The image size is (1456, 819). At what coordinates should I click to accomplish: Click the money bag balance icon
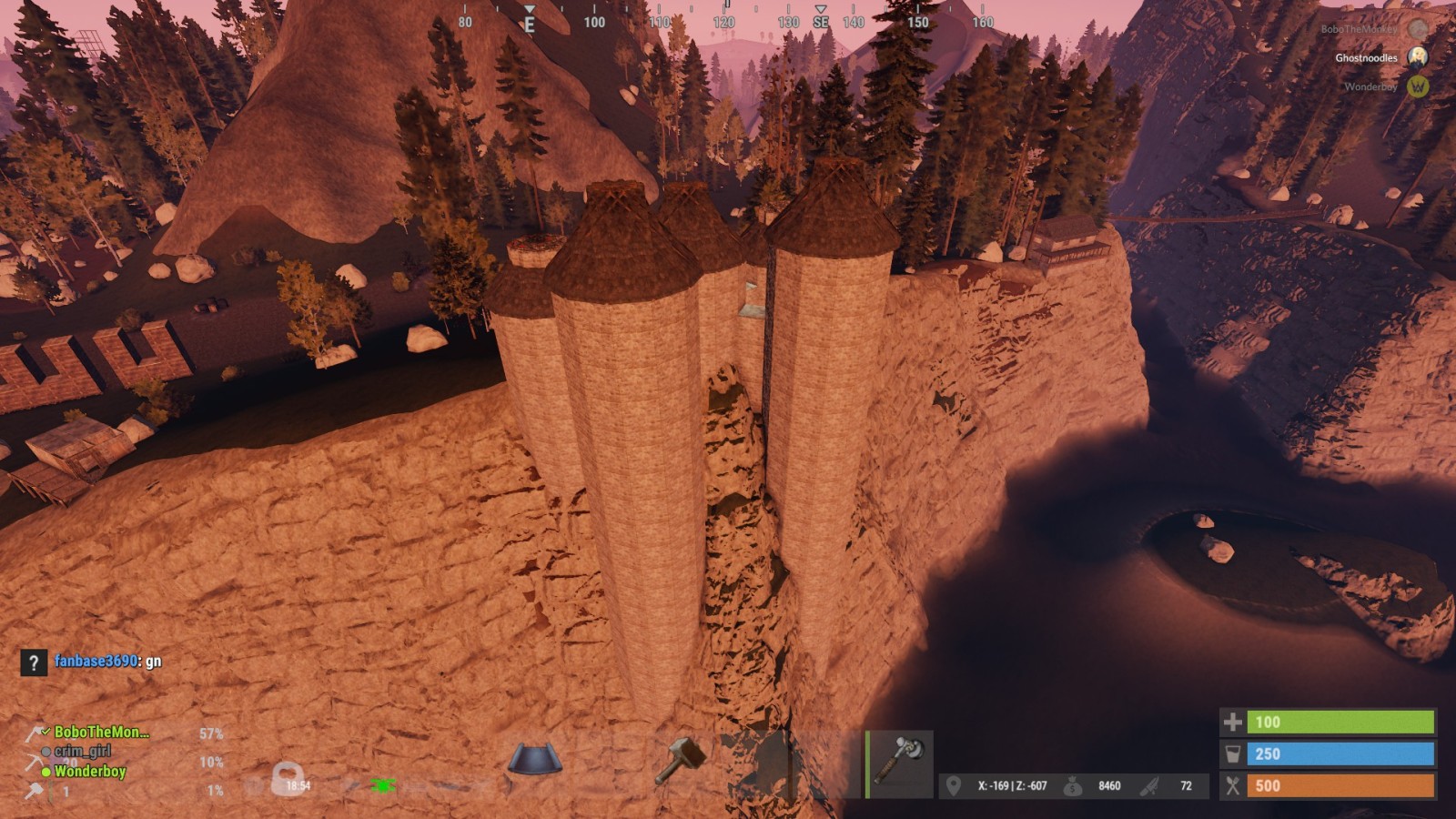point(1073,785)
